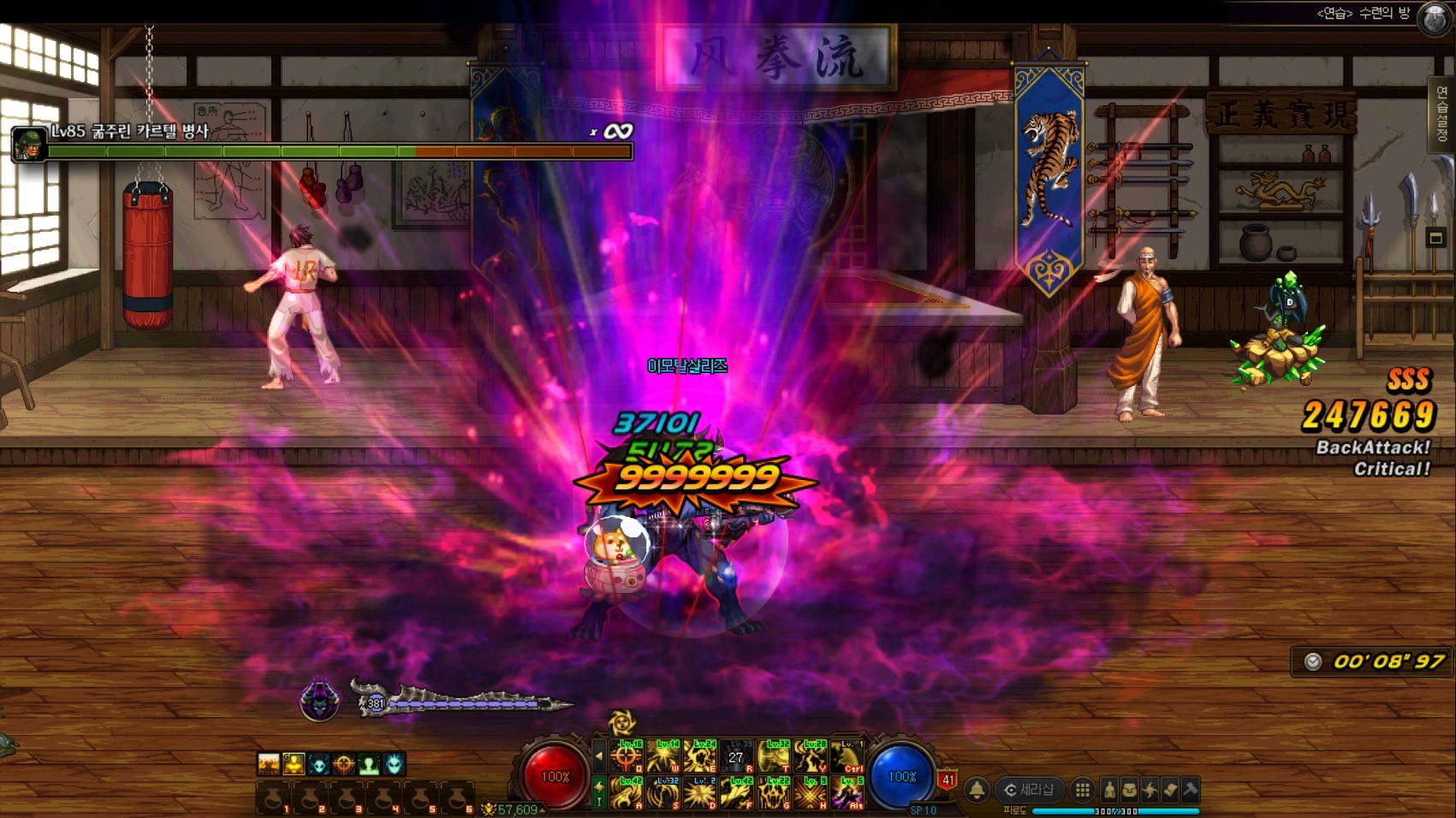Open the hammer icon menu
The width and height of the screenshot is (1456, 818).
click(1189, 790)
